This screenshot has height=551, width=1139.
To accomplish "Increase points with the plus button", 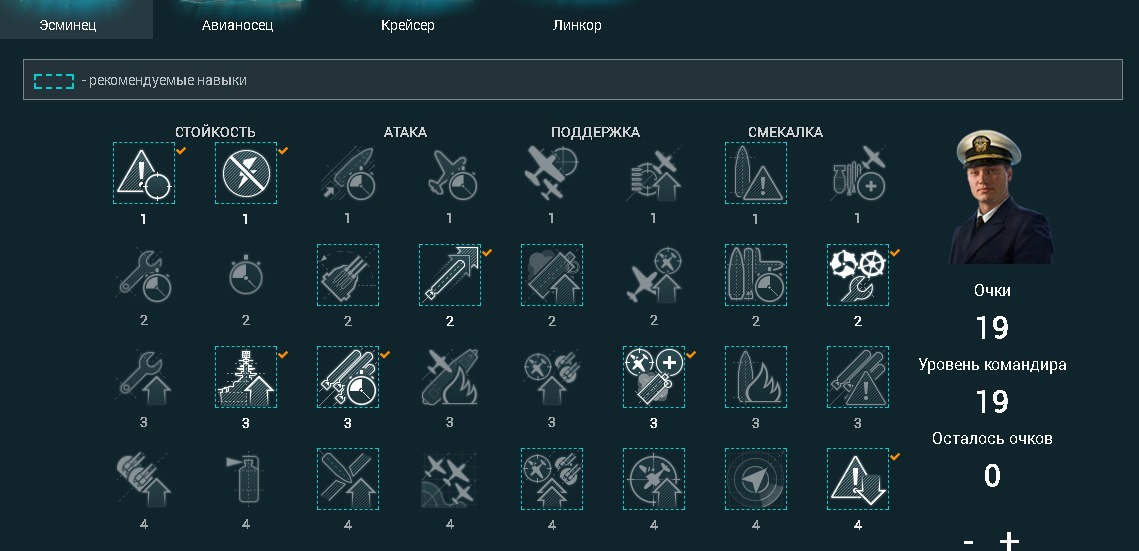I will coord(1010,542).
